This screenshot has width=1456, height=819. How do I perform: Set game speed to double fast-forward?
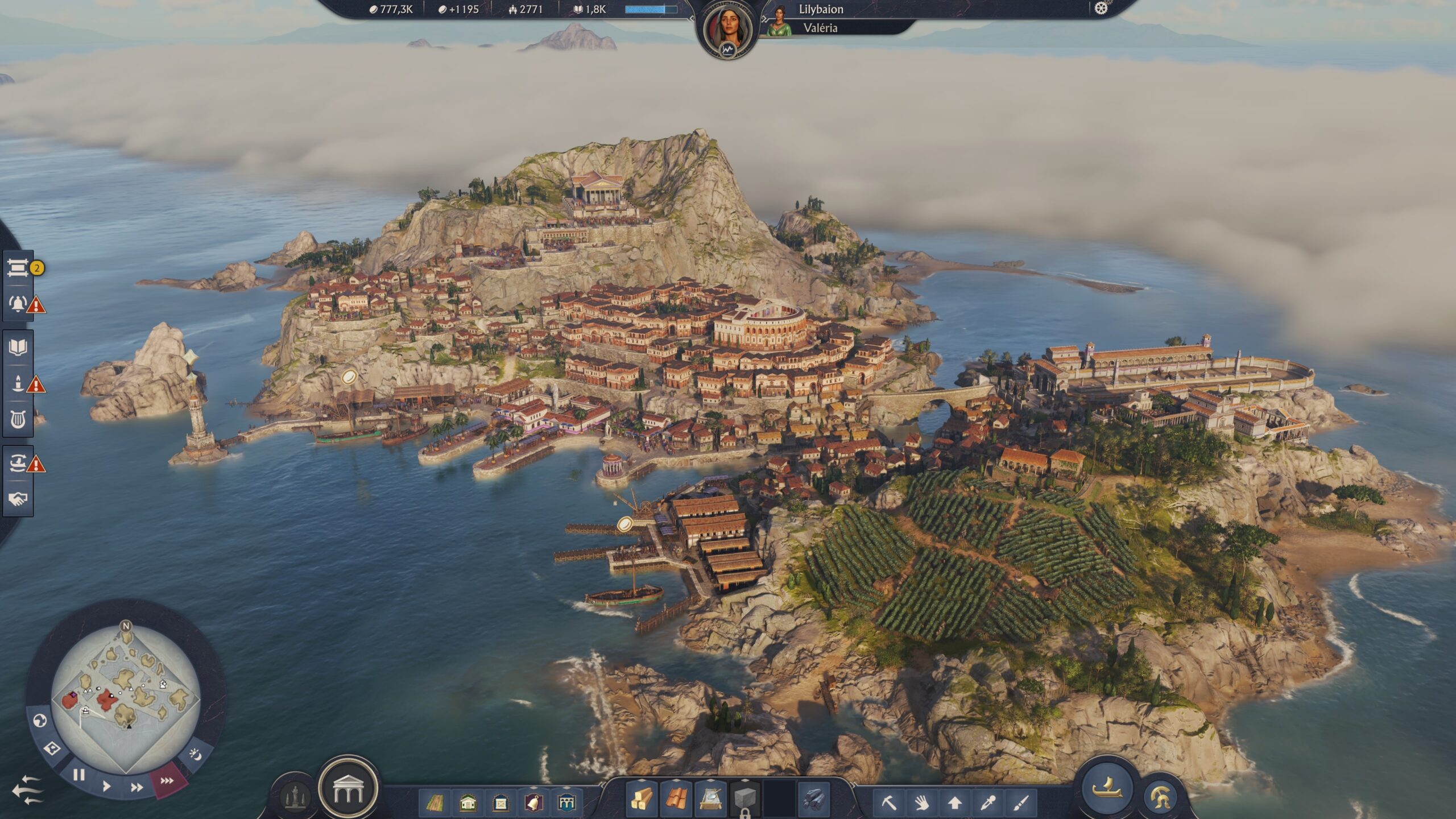pyautogui.click(x=136, y=788)
